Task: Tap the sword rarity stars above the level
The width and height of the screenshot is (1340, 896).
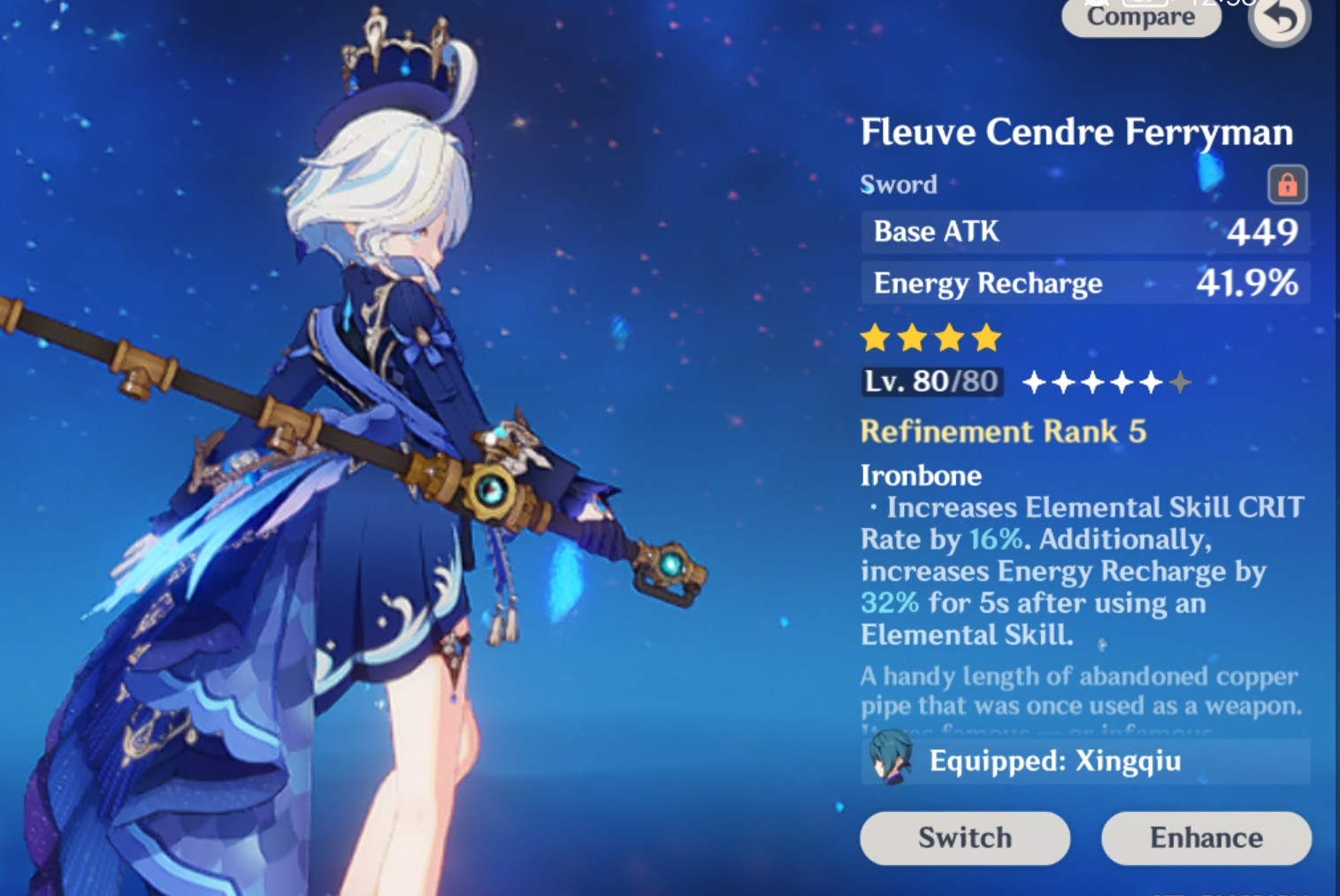Action: pos(927,337)
